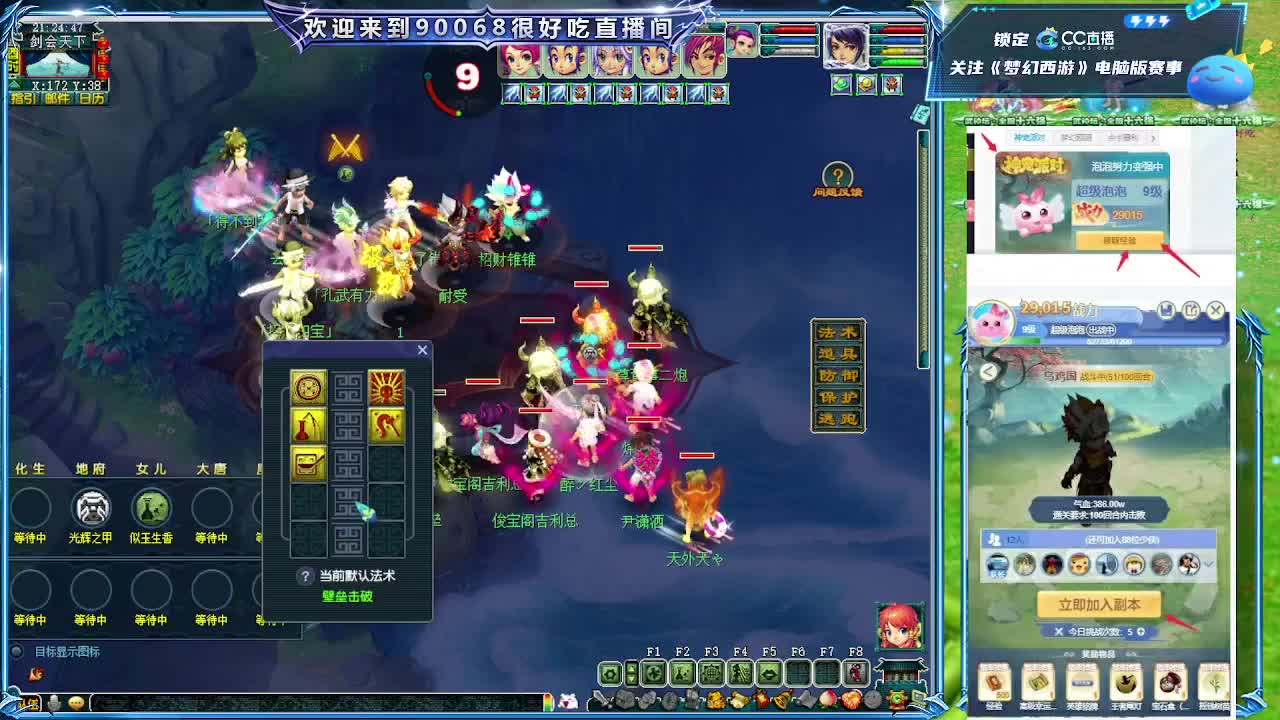
Task: Click the 壁垒击破 green link
Action: tap(346, 594)
